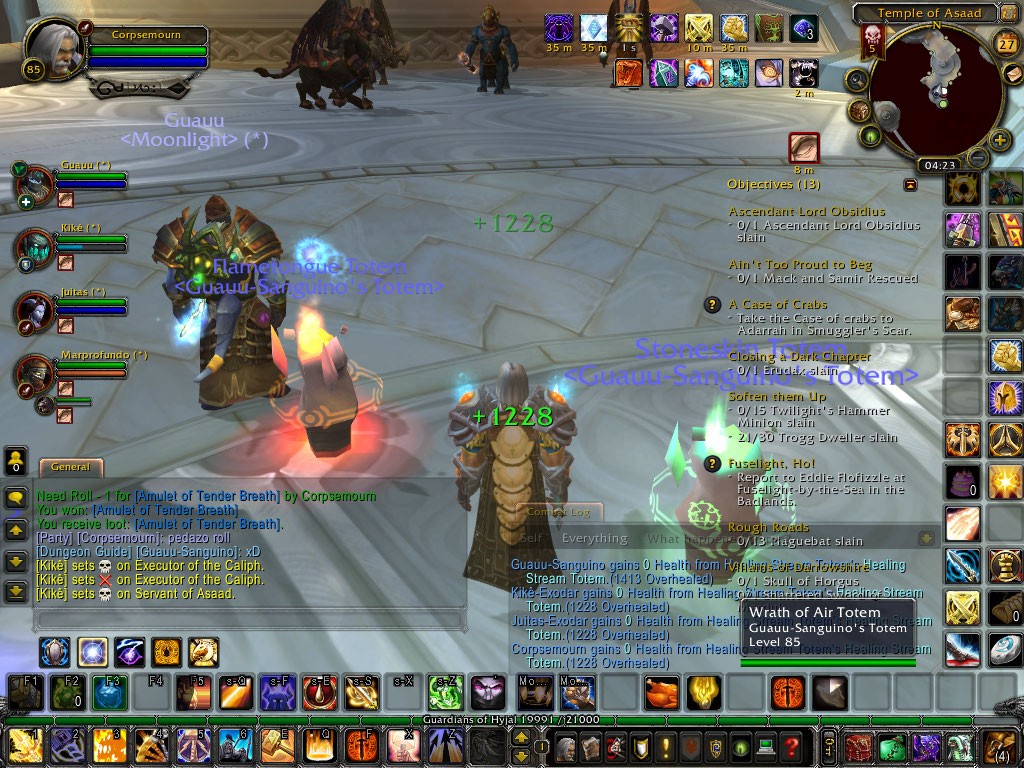Target party member Kikê's portrait
This screenshot has width=1024, height=768.
(x=36, y=247)
